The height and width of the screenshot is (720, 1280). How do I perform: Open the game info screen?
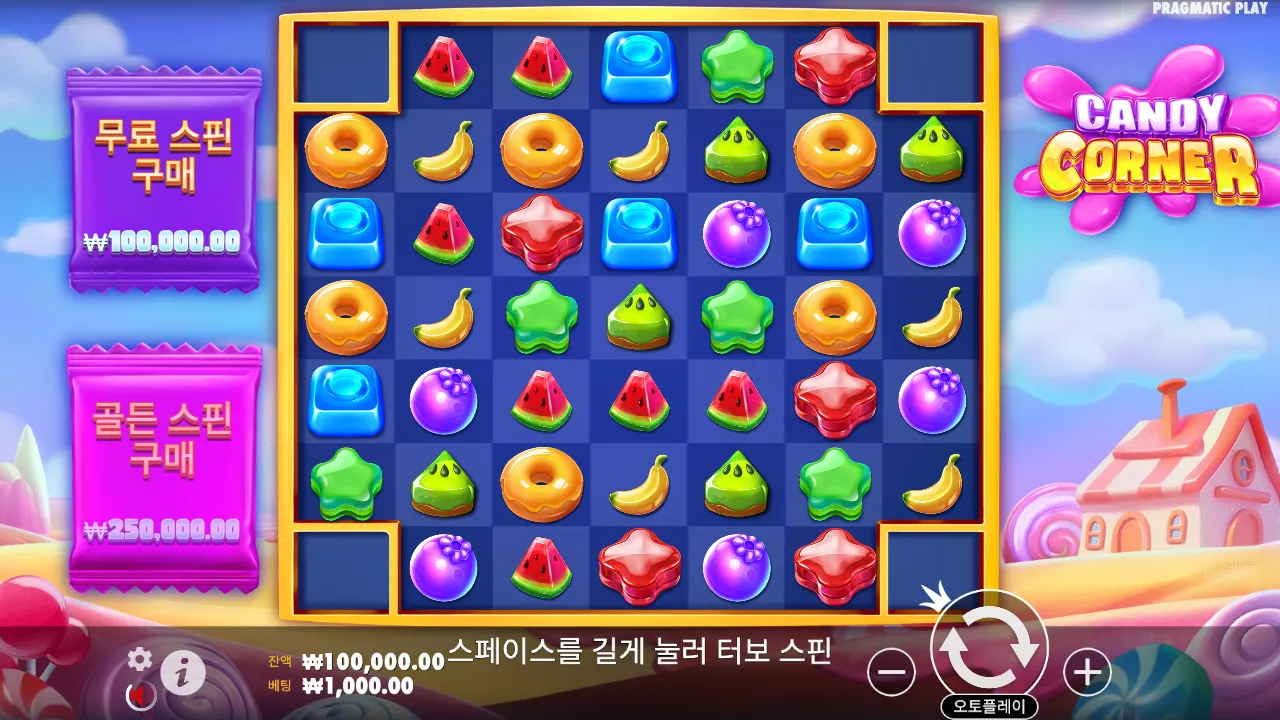(182, 672)
